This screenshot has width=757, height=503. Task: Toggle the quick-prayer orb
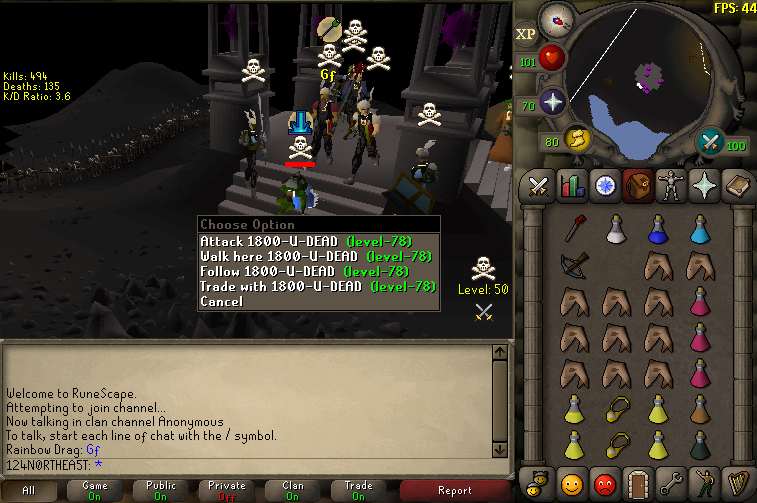pos(552,101)
